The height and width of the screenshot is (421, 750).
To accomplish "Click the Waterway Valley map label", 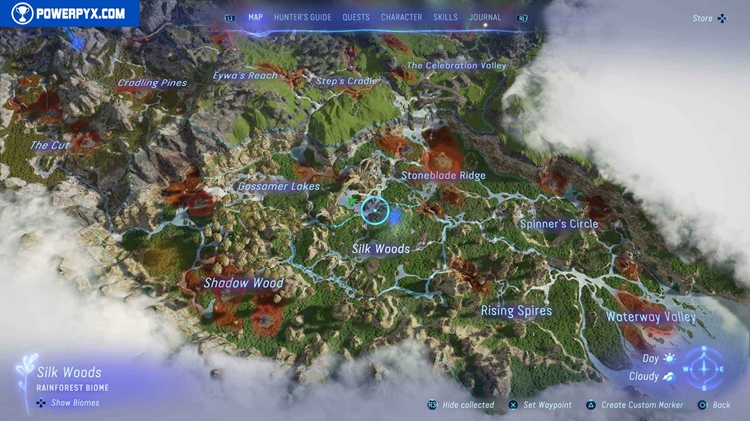I will tap(651, 317).
